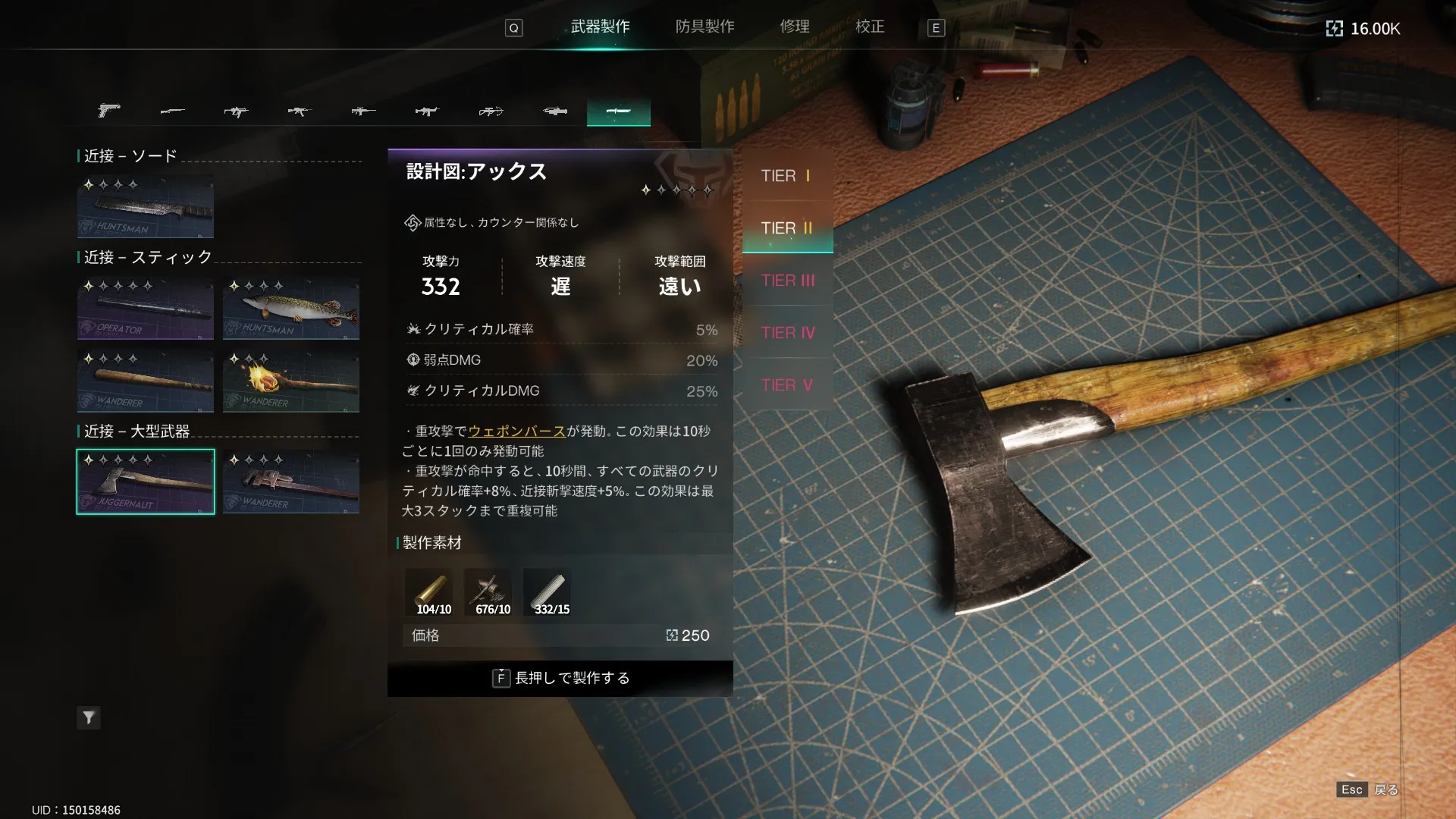Switch to TIER I

pos(787,176)
